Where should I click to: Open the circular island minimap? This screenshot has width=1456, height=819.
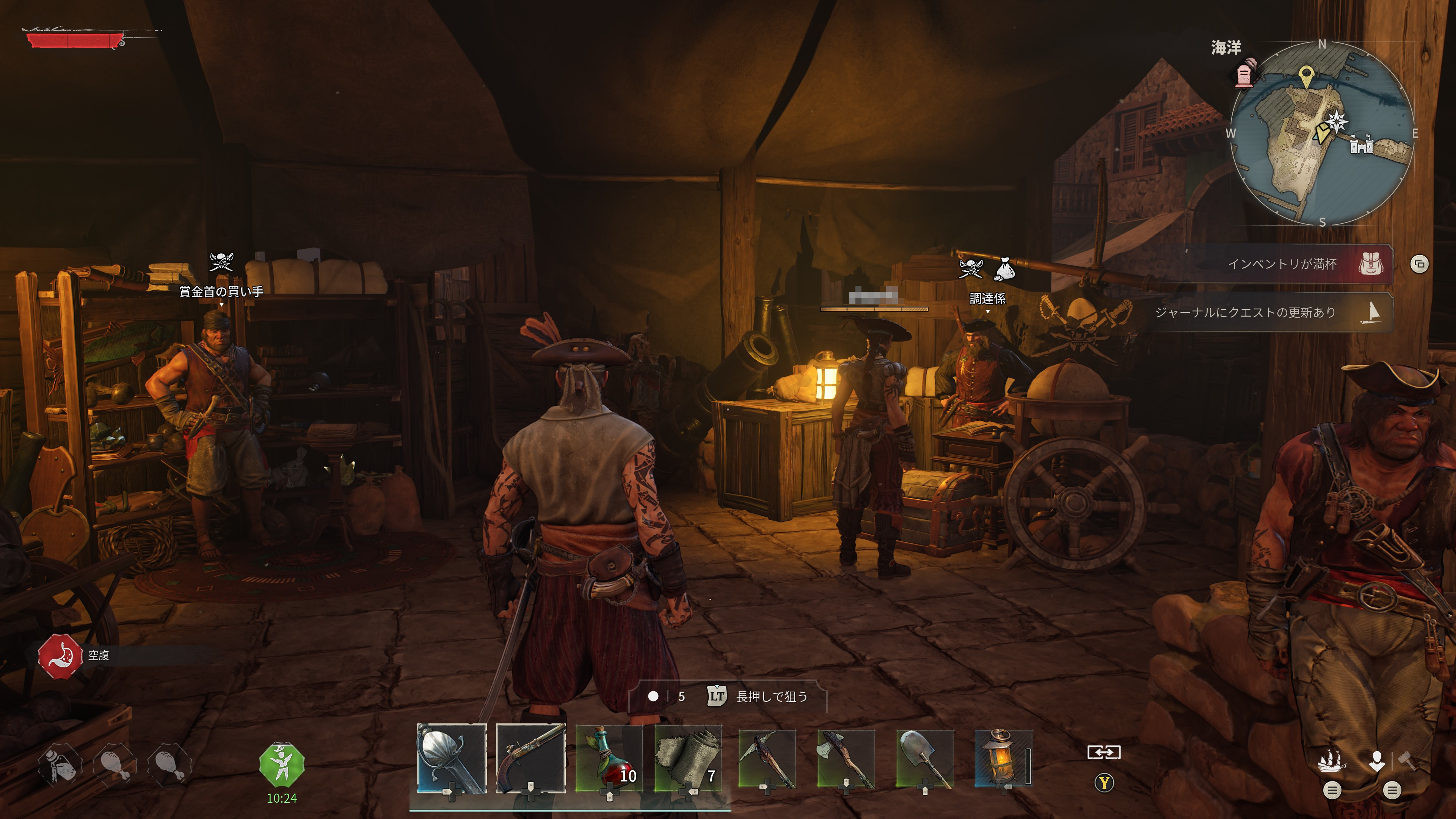point(1321,133)
